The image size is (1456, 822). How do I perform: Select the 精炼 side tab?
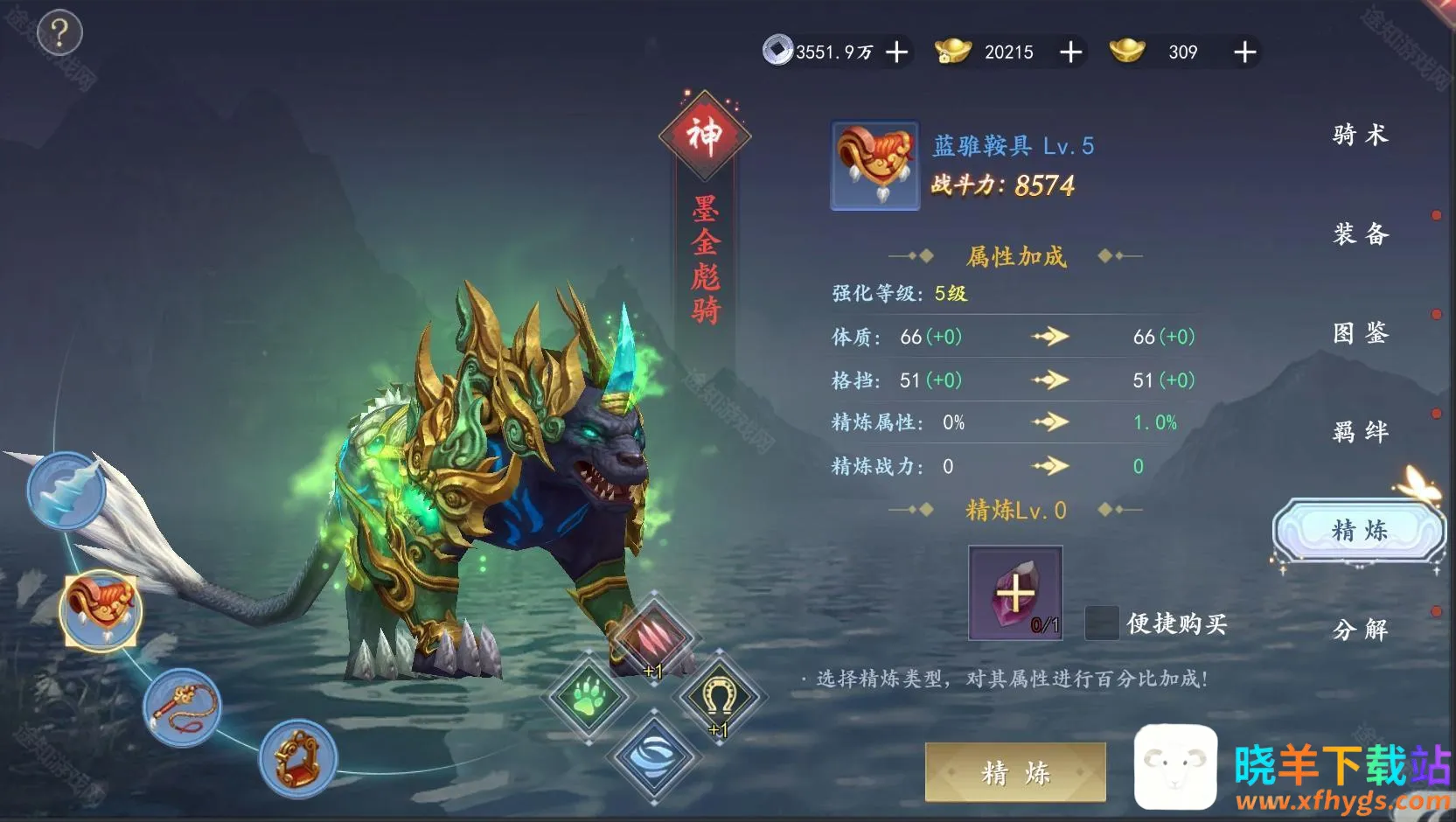coord(1359,531)
